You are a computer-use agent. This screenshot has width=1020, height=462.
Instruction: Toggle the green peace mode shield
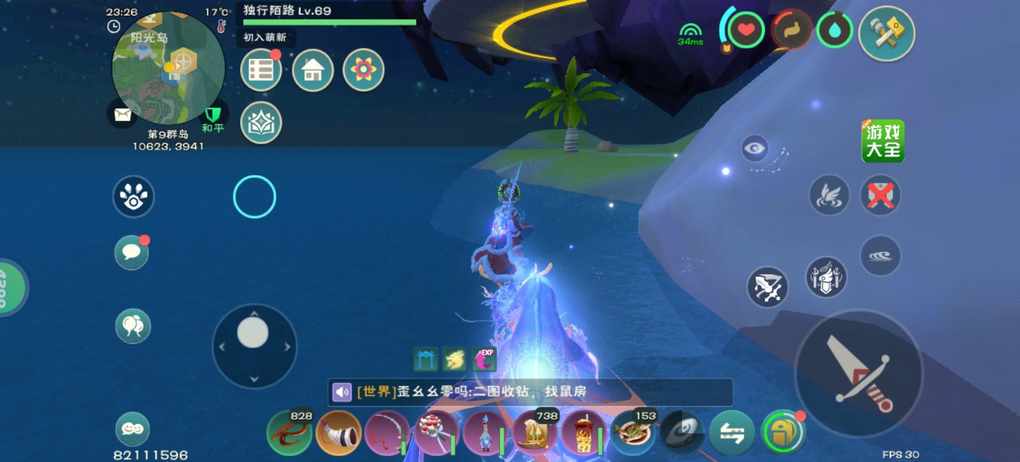(212, 115)
